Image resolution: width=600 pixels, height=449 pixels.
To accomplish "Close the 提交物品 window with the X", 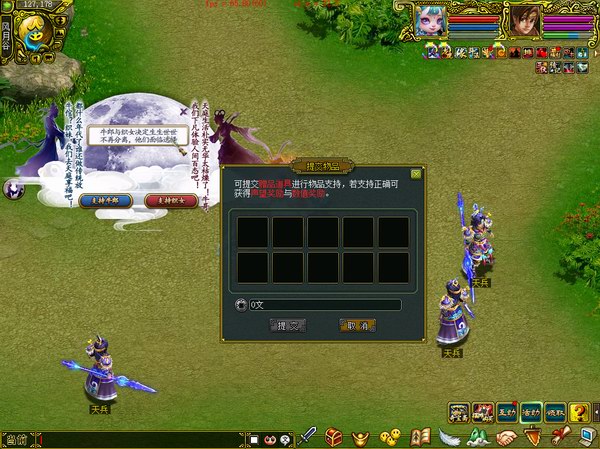I will pyautogui.click(x=416, y=173).
